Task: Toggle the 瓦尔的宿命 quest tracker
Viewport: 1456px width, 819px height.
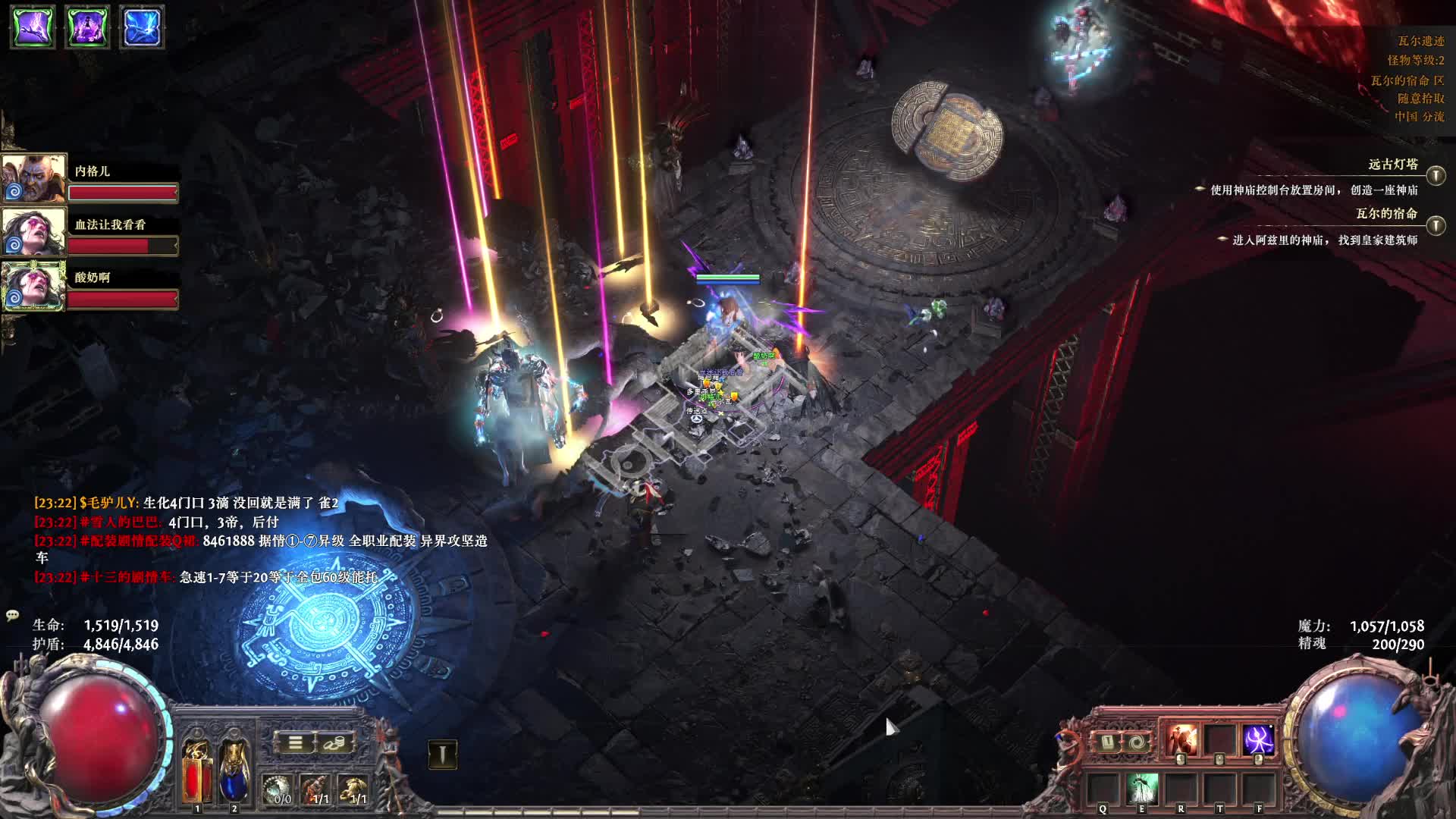Action: pyautogui.click(x=1436, y=225)
